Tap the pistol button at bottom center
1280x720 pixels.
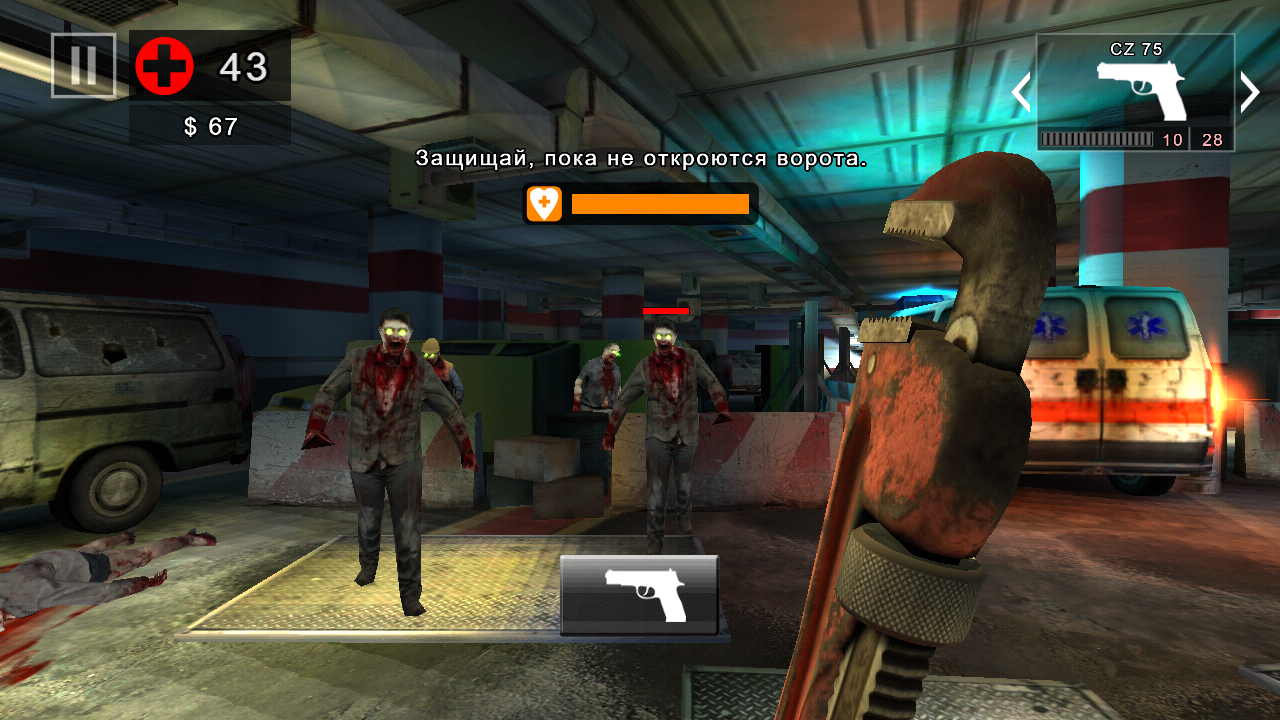tap(639, 594)
